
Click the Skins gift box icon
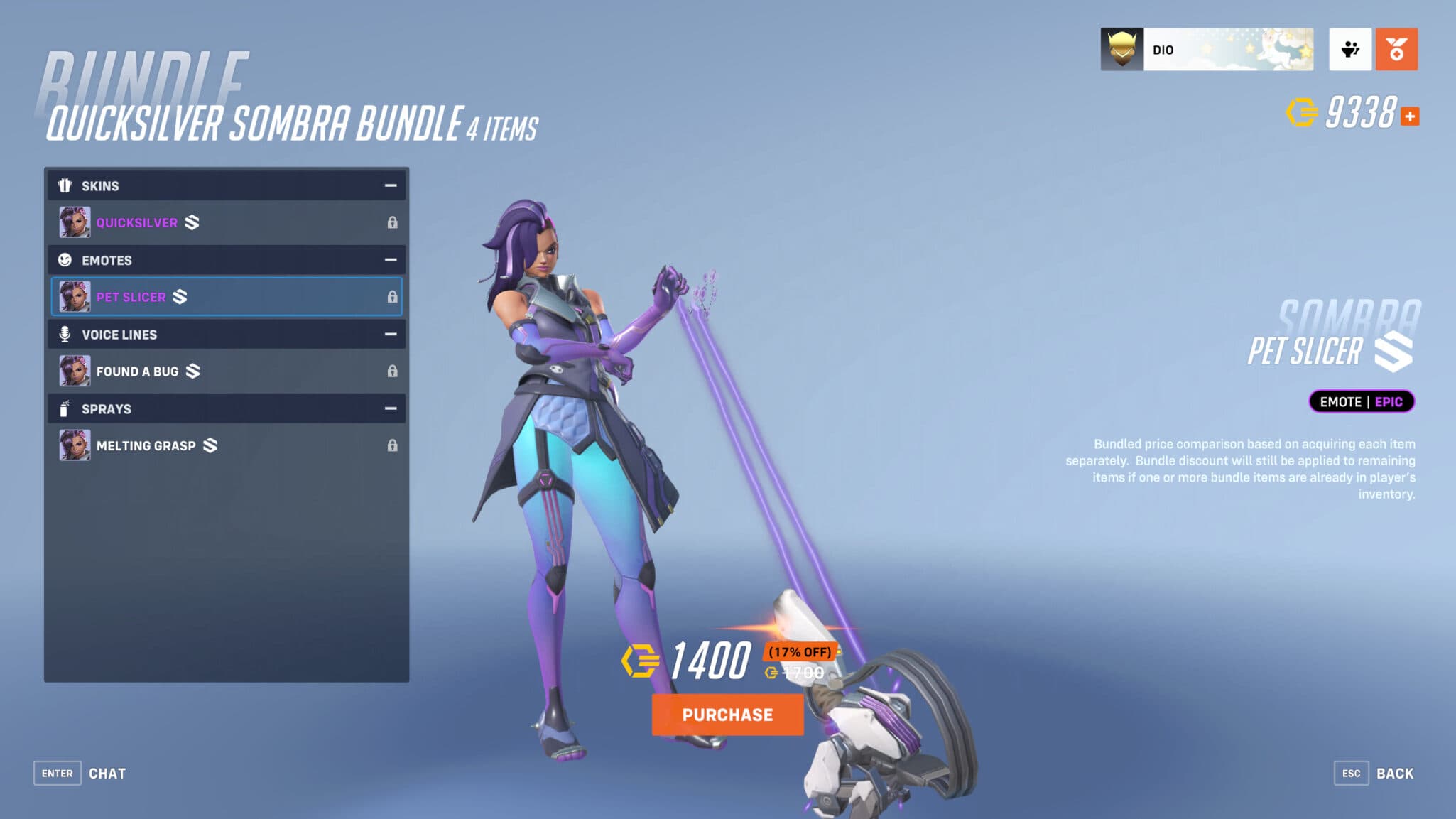click(65, 185)
